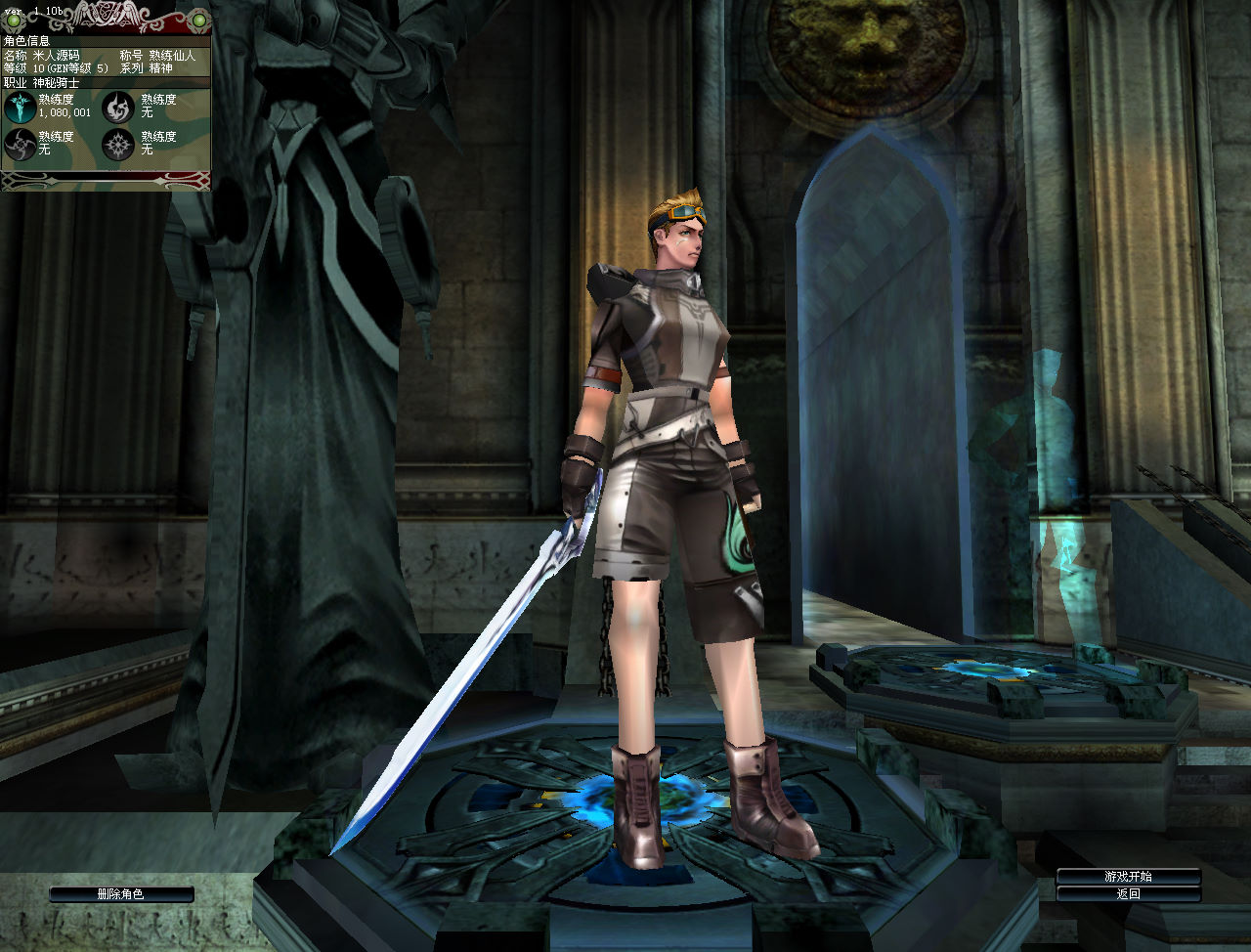Click the cyan glowing figure proficiency icon

coord(19,108)
